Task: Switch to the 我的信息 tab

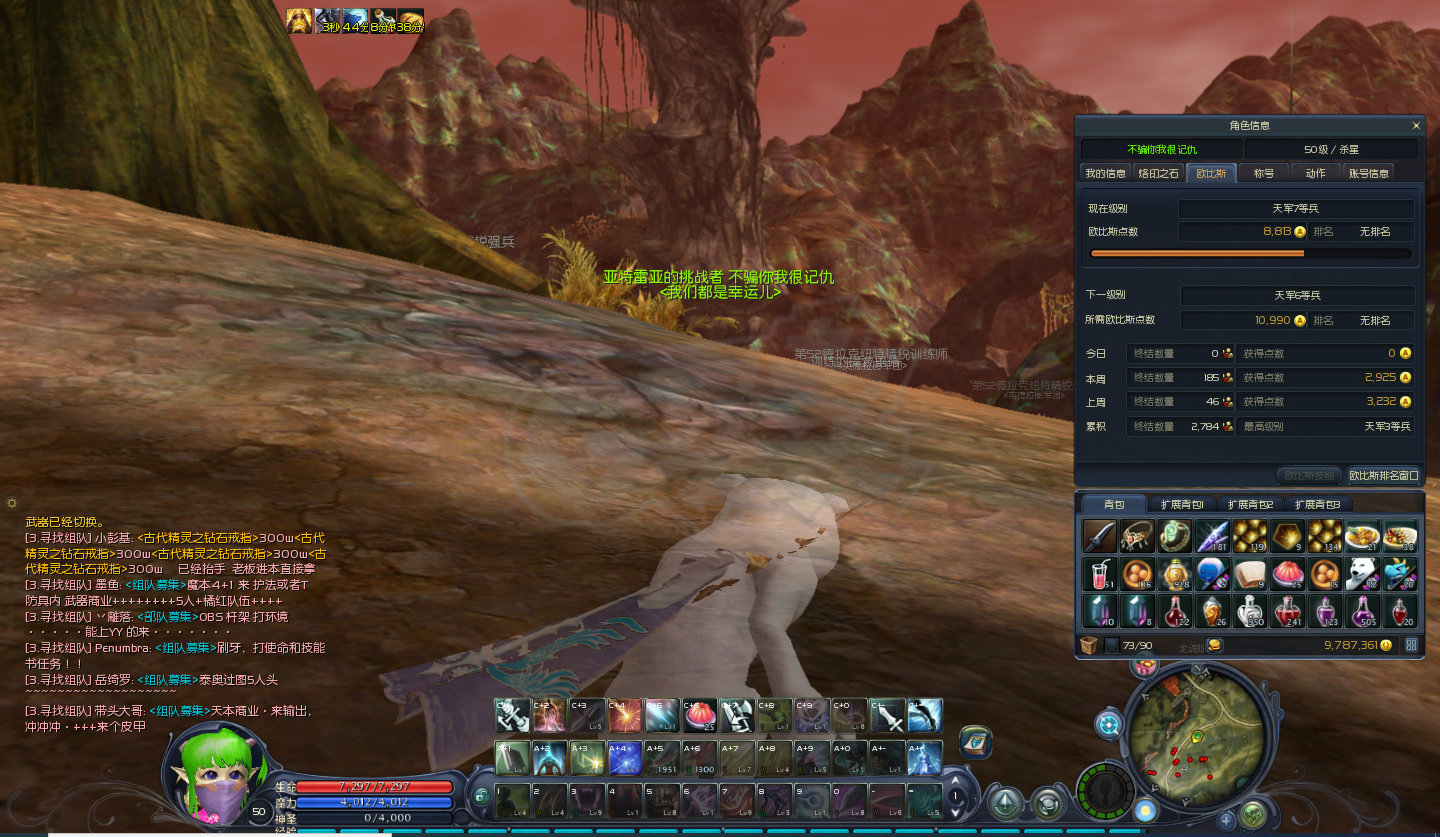Action: 1106,173
